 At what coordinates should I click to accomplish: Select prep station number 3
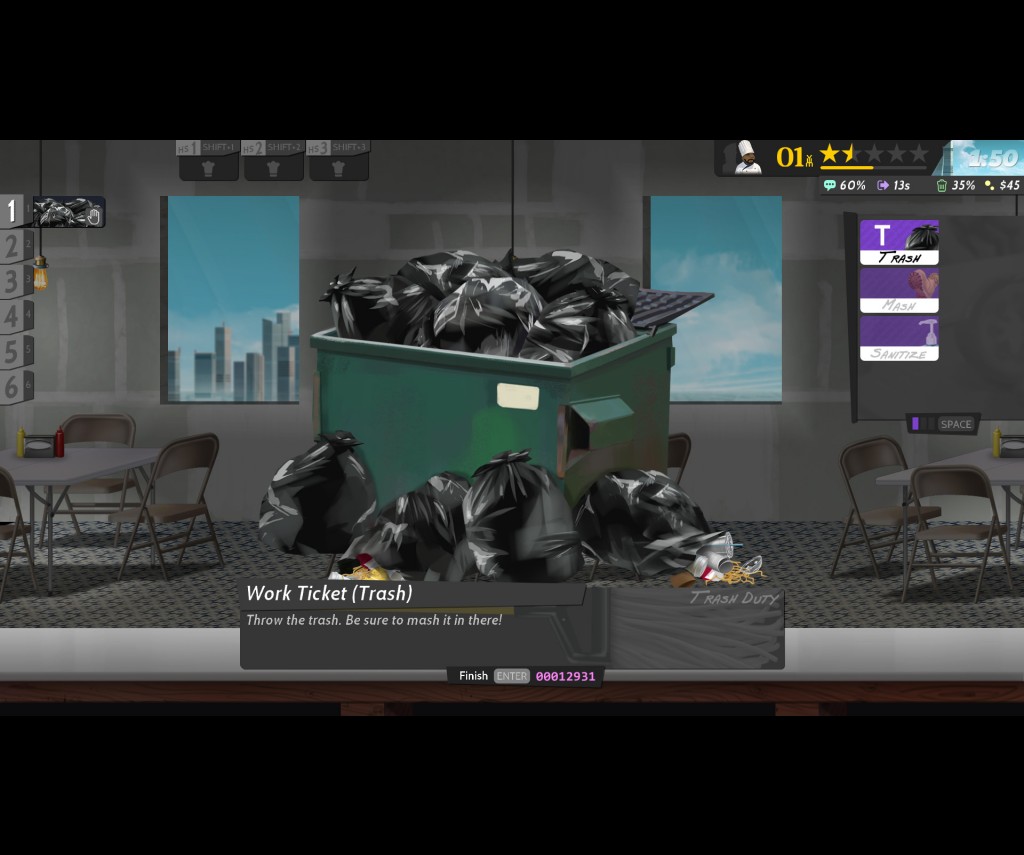(14, 282)
